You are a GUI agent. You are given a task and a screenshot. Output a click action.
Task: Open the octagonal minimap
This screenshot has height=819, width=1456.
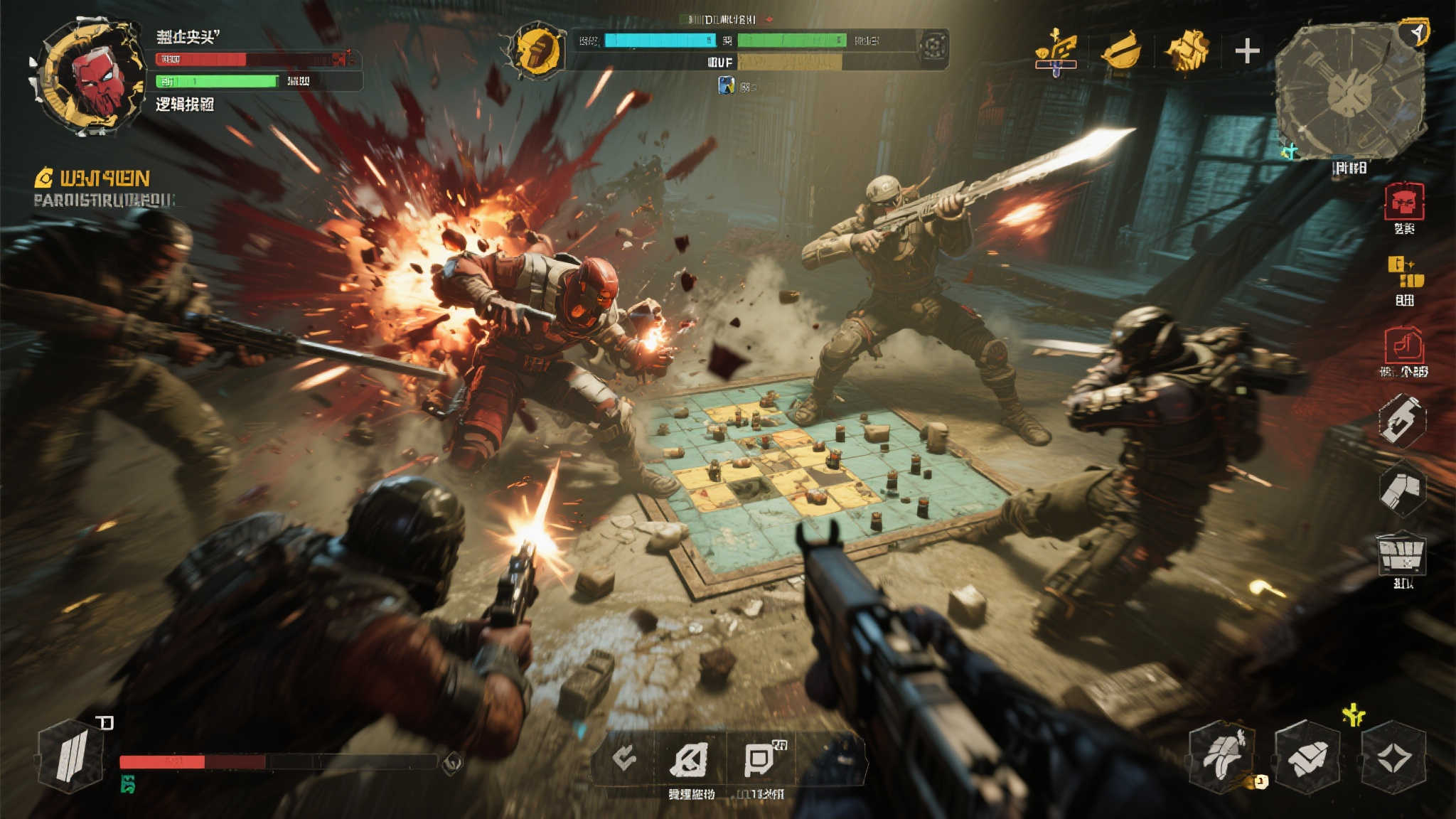coord(1349,91)
